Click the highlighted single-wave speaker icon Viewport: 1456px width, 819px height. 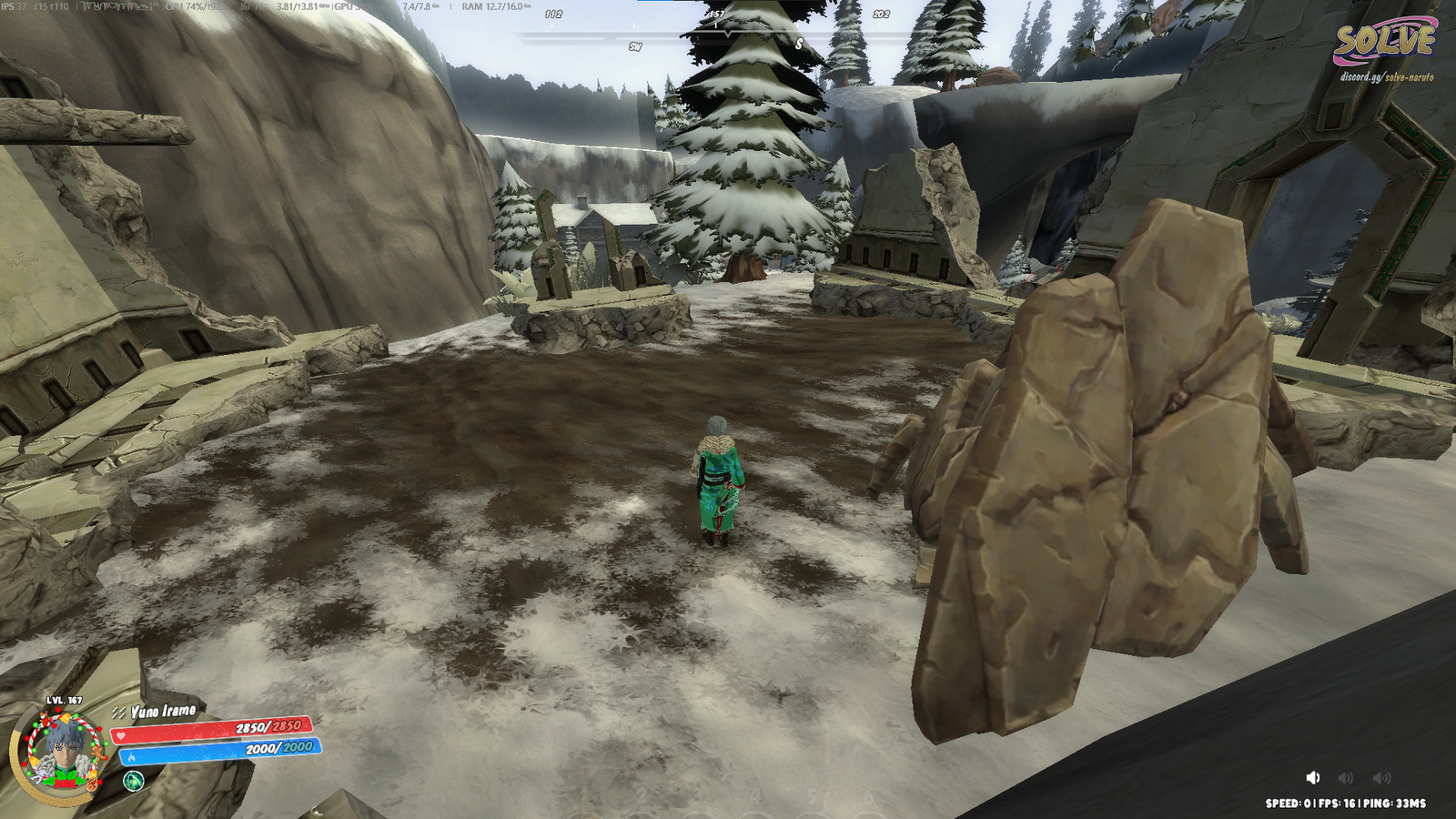1312,777
